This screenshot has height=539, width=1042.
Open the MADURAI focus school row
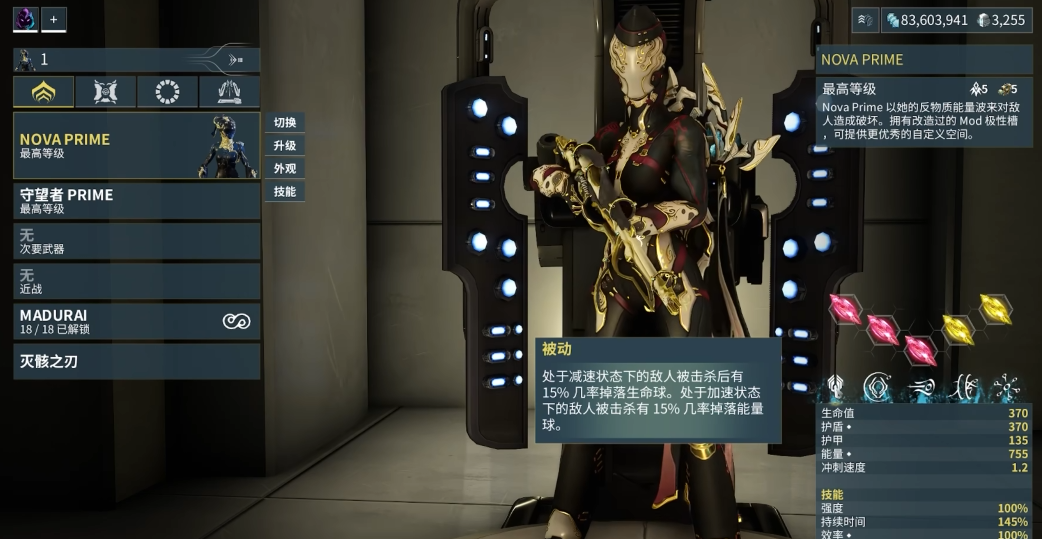(136, 321)
